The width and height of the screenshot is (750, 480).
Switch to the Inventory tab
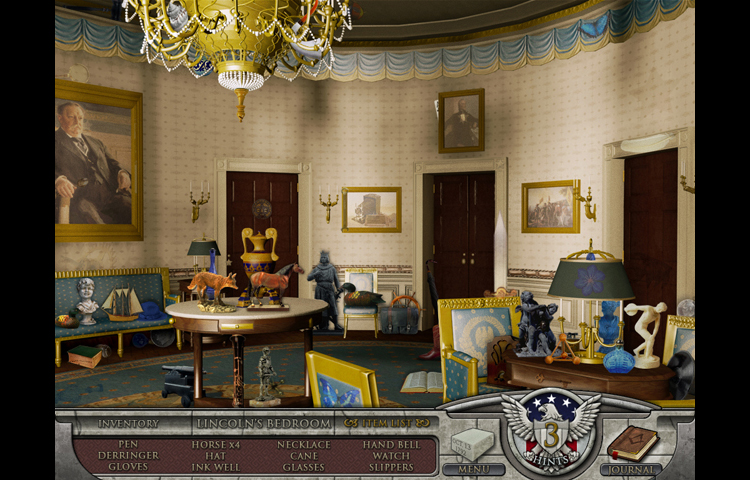pos(128,423)
